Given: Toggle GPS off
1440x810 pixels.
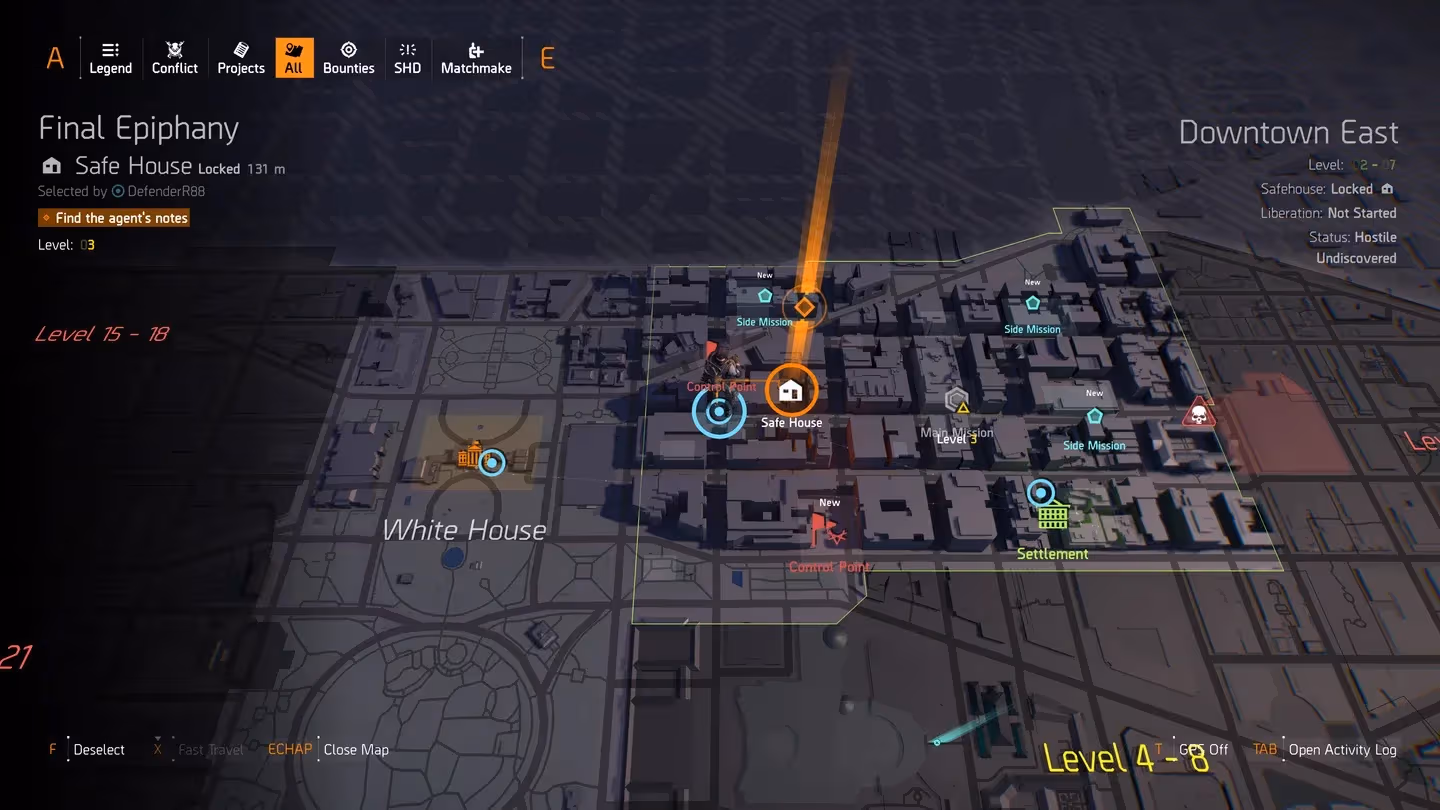Looking at the screenshot, I should click(x=1204, y=749).
